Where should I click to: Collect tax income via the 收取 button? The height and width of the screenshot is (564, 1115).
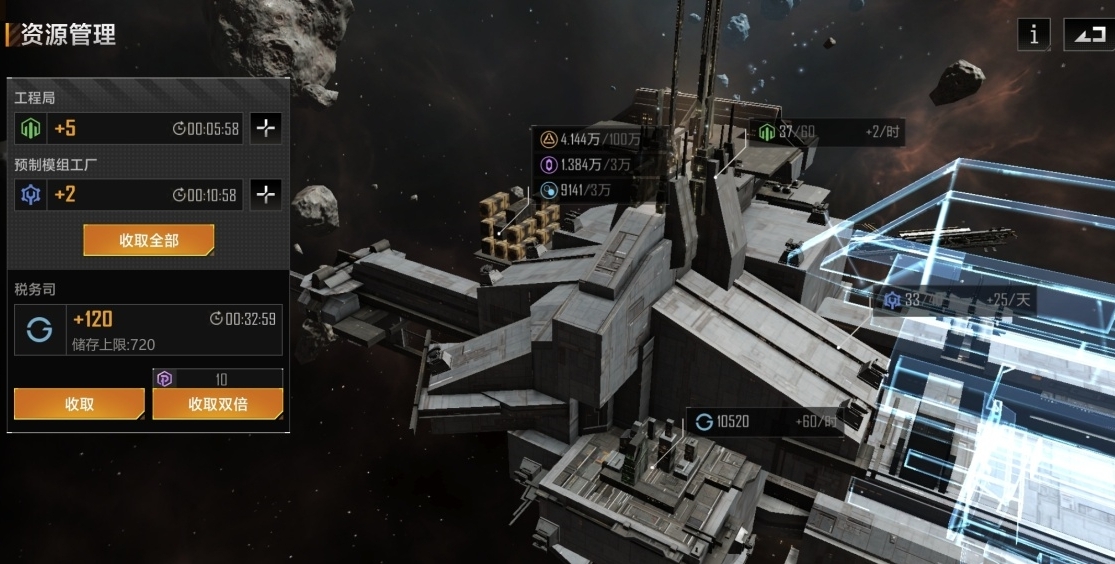pyautogui.click(x=79, y=404)
